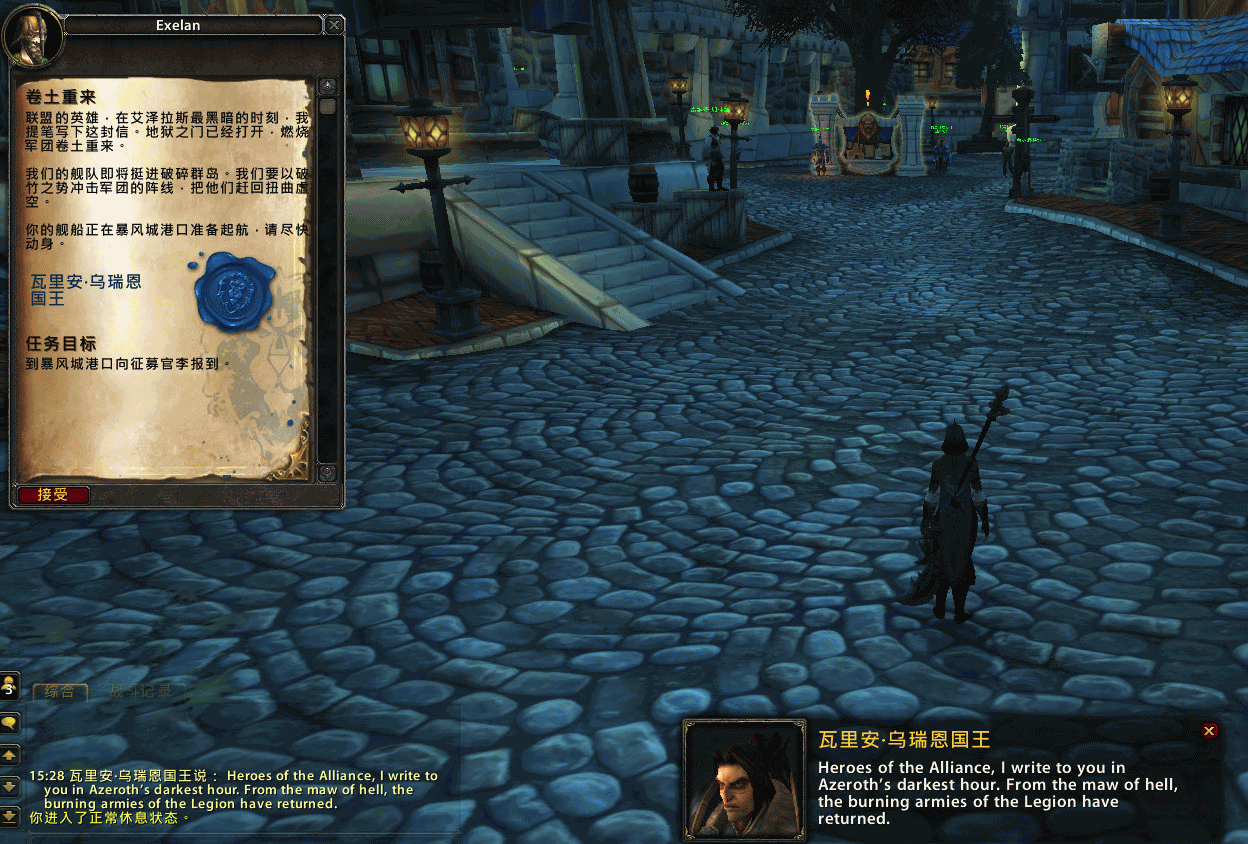
Task: Jump to the bottom of the chat
Action: click(x=10, y=816)
